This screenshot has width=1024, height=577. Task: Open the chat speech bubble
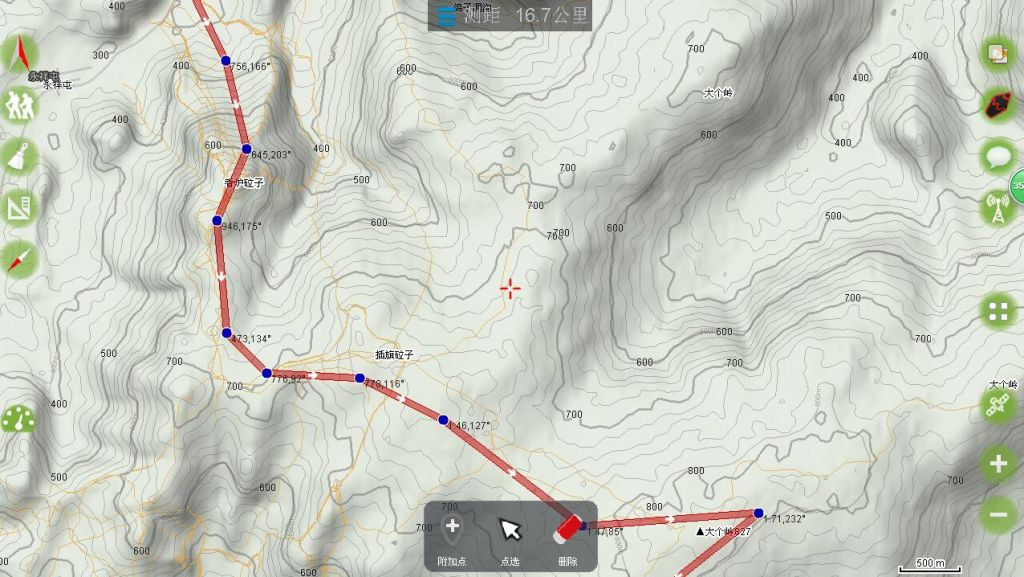pyautogui.click(x=998, y=156)
